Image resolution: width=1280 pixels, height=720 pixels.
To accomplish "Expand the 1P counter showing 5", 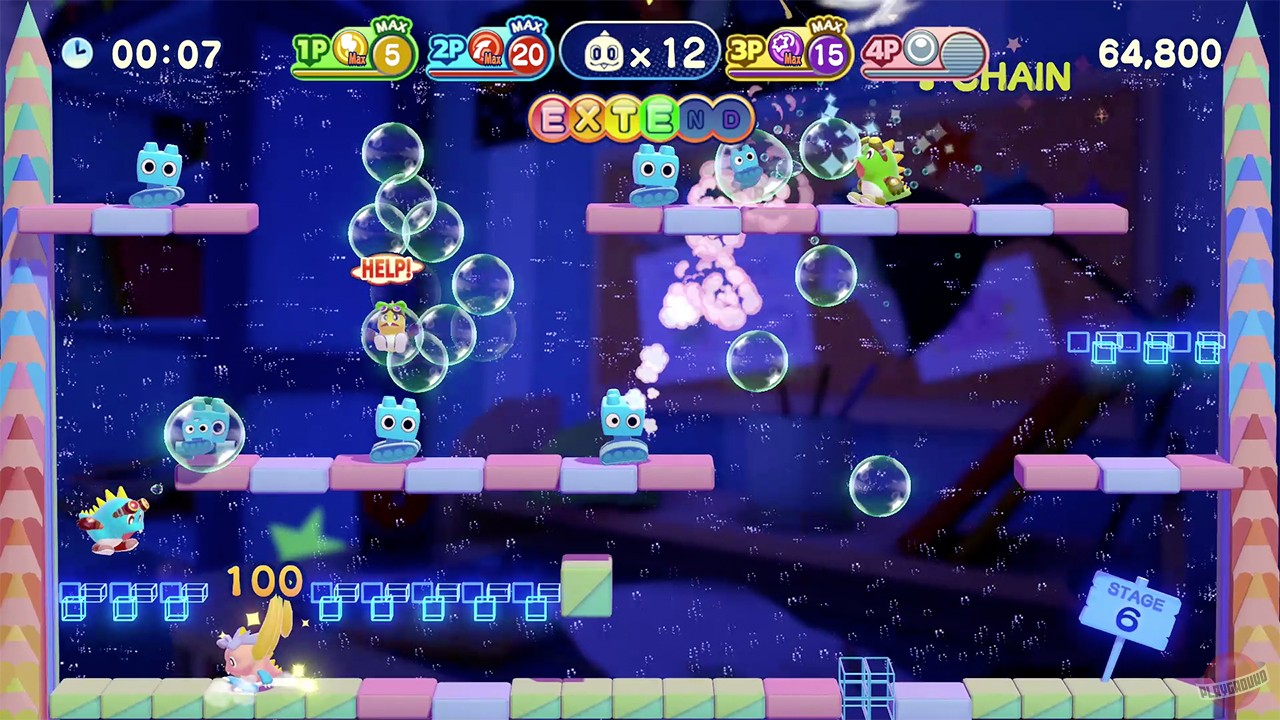I will [x=394, y=55].
